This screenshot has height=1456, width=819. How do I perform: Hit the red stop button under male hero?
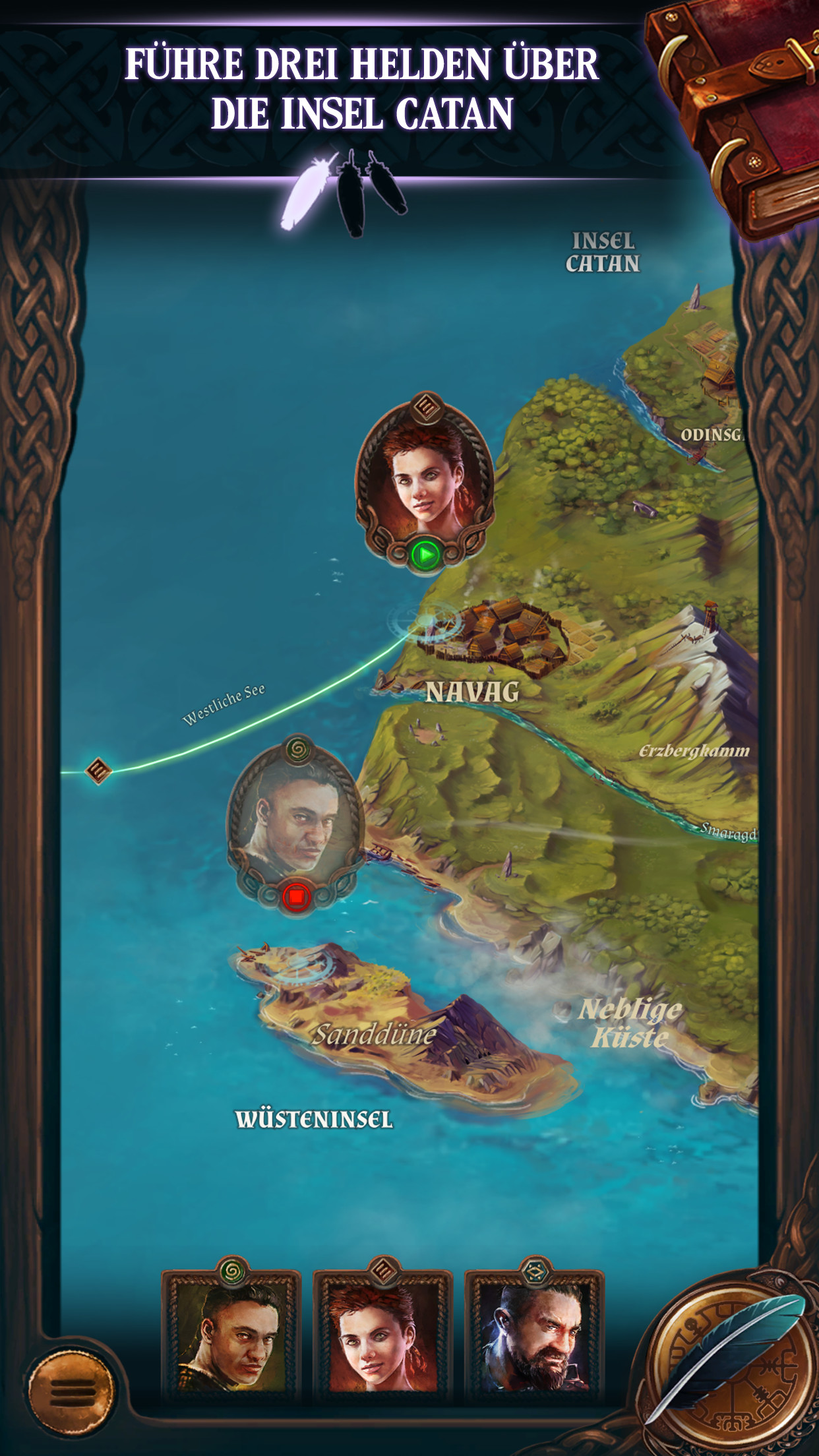(296, 897)
